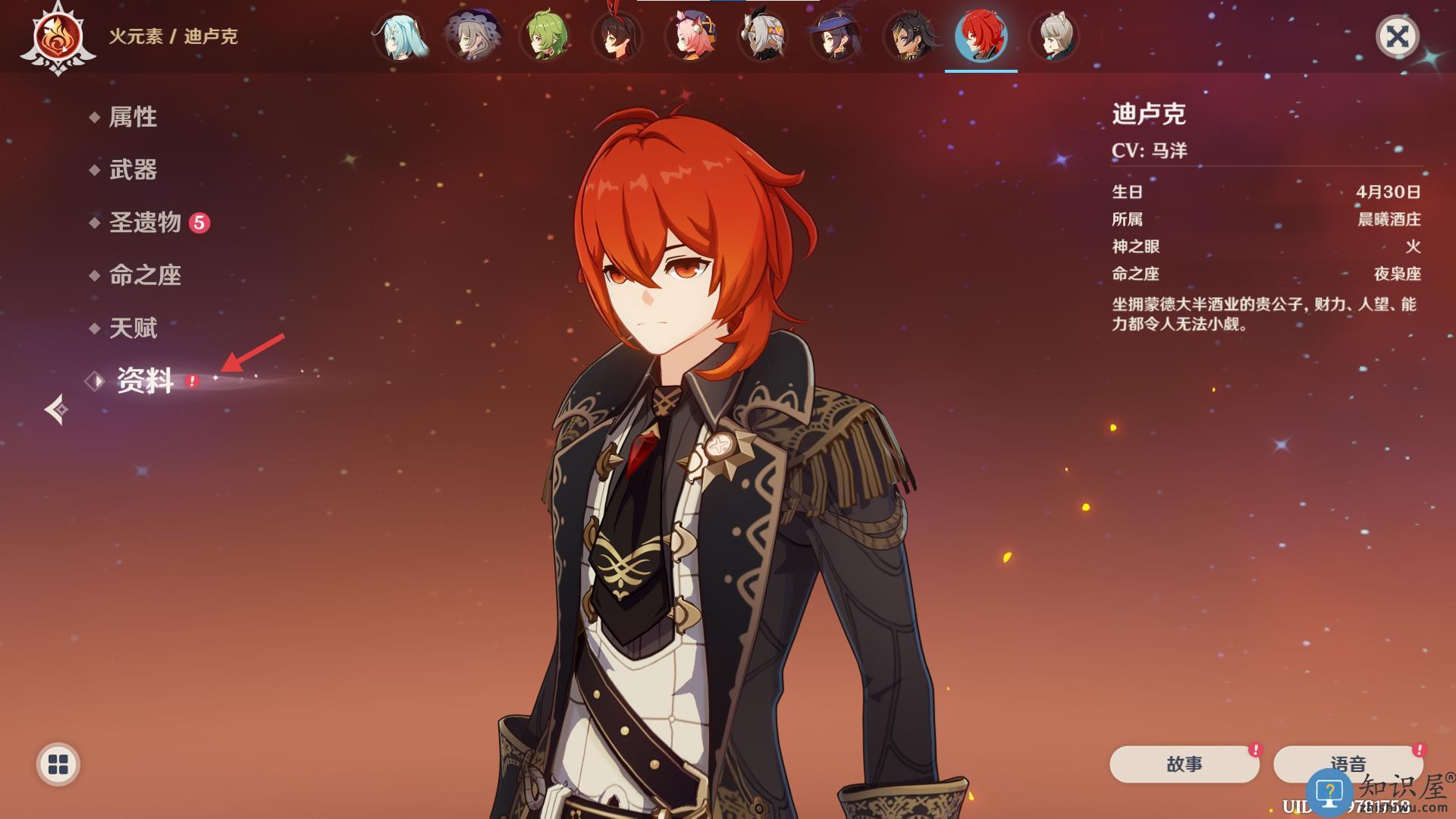Open the 故事 story button

(1184, 764)
